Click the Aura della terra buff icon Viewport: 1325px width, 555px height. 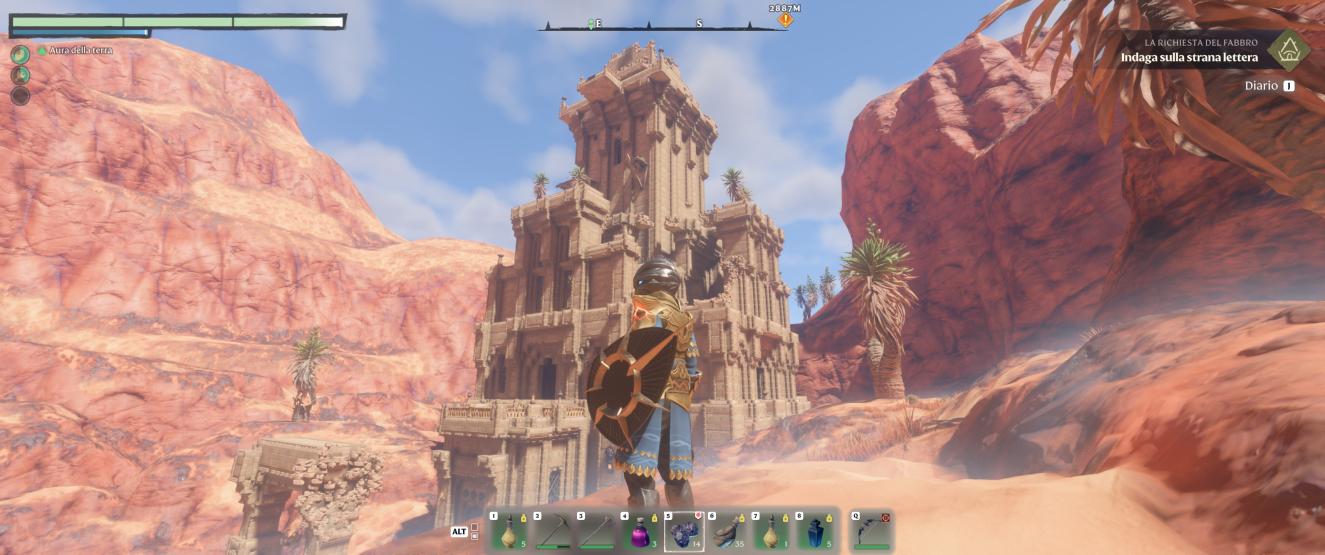[x=20, y=53]
